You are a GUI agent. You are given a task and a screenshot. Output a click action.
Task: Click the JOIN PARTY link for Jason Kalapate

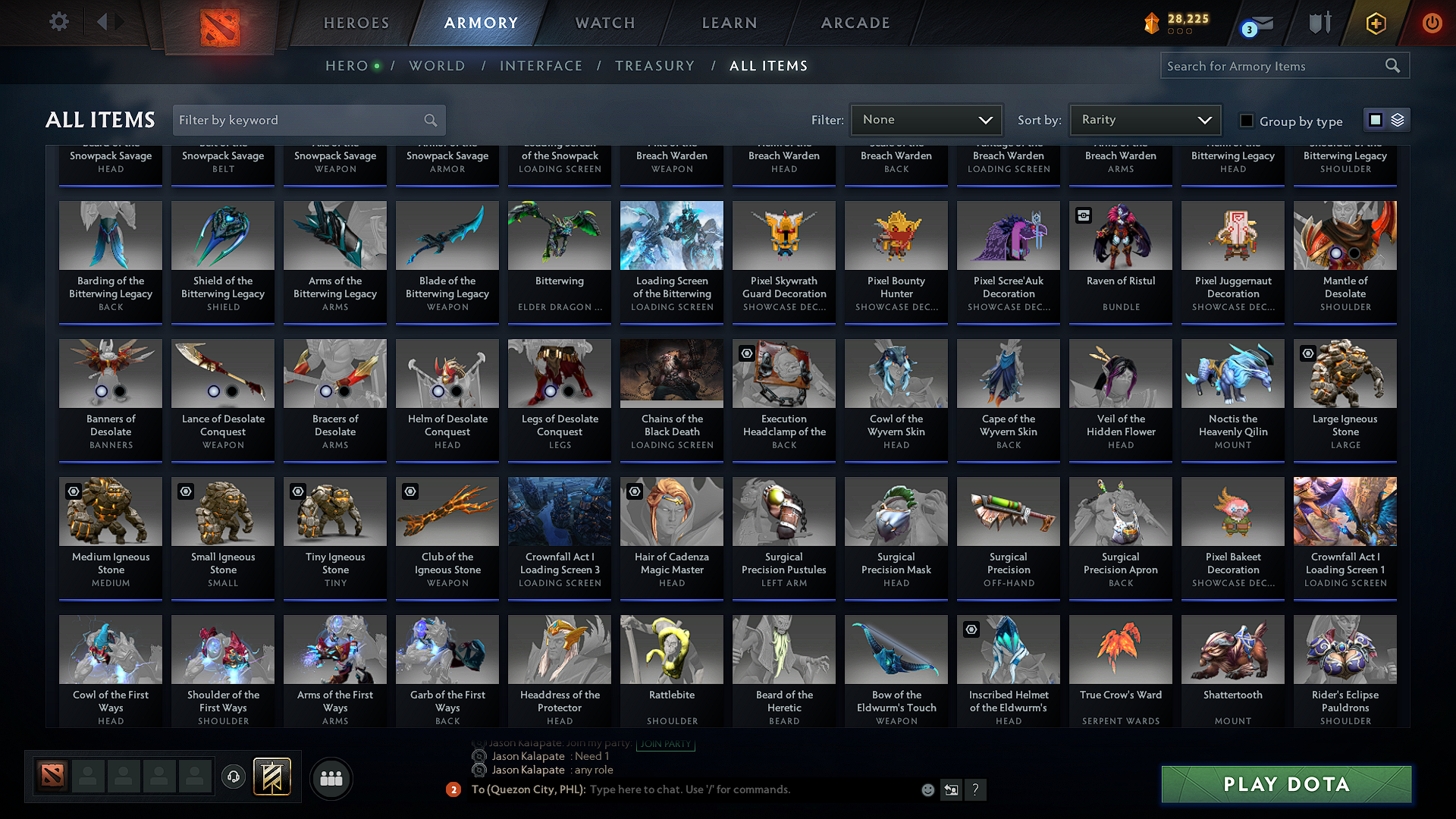[x=665, y=744]
